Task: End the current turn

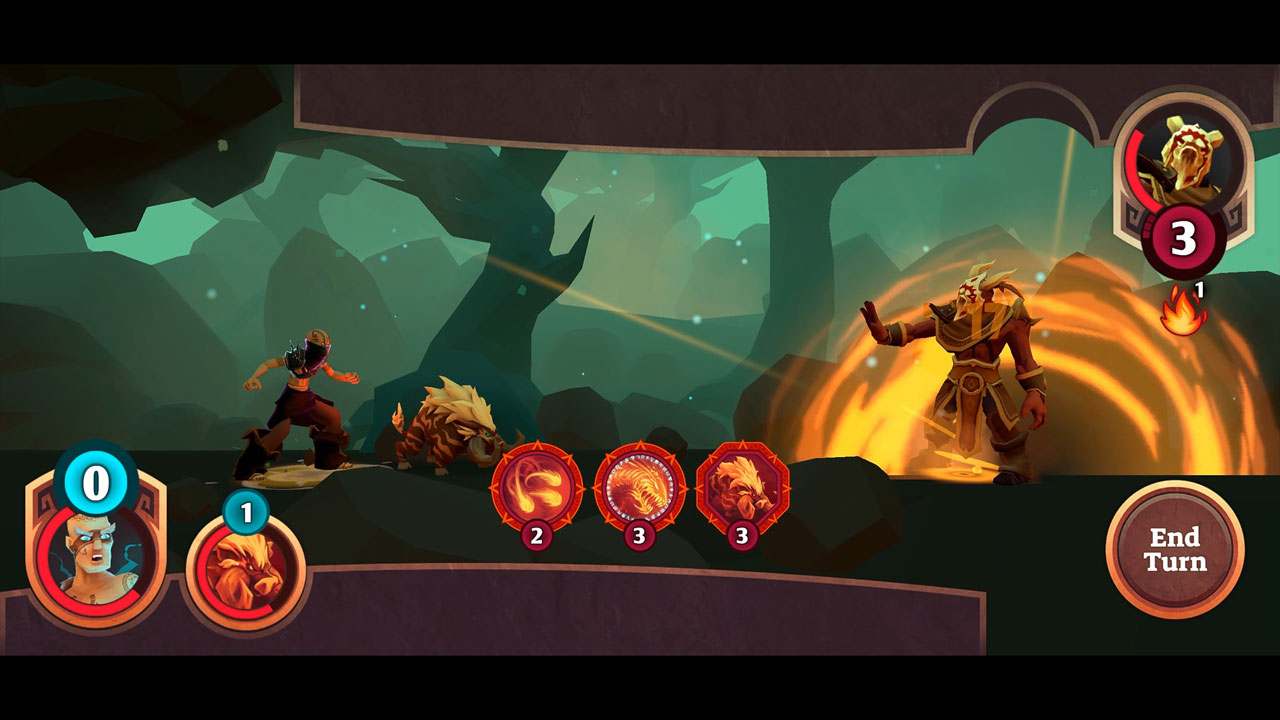Action: click(x=1175, y=549)
